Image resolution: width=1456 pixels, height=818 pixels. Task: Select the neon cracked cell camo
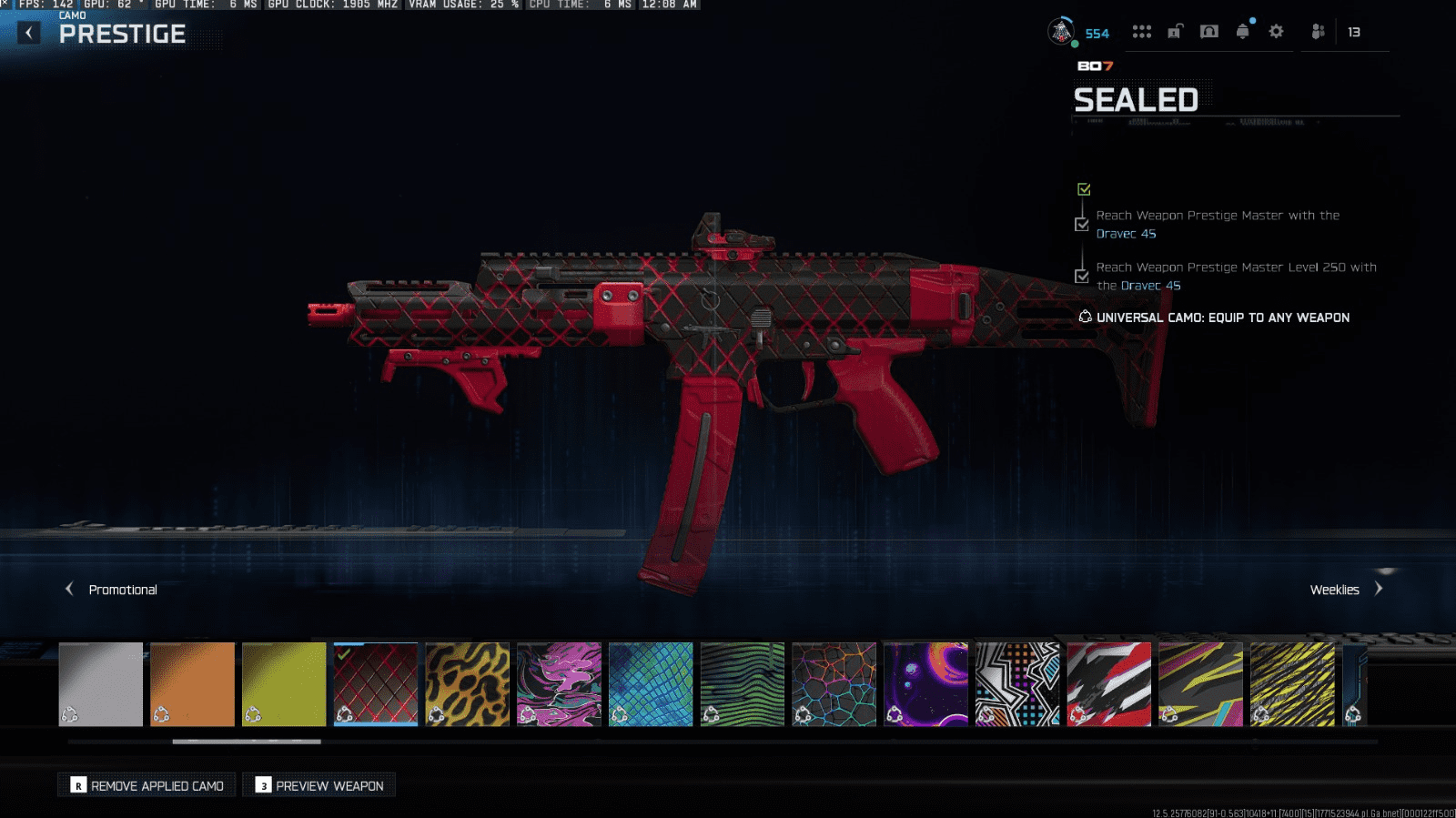click(834, 684)
